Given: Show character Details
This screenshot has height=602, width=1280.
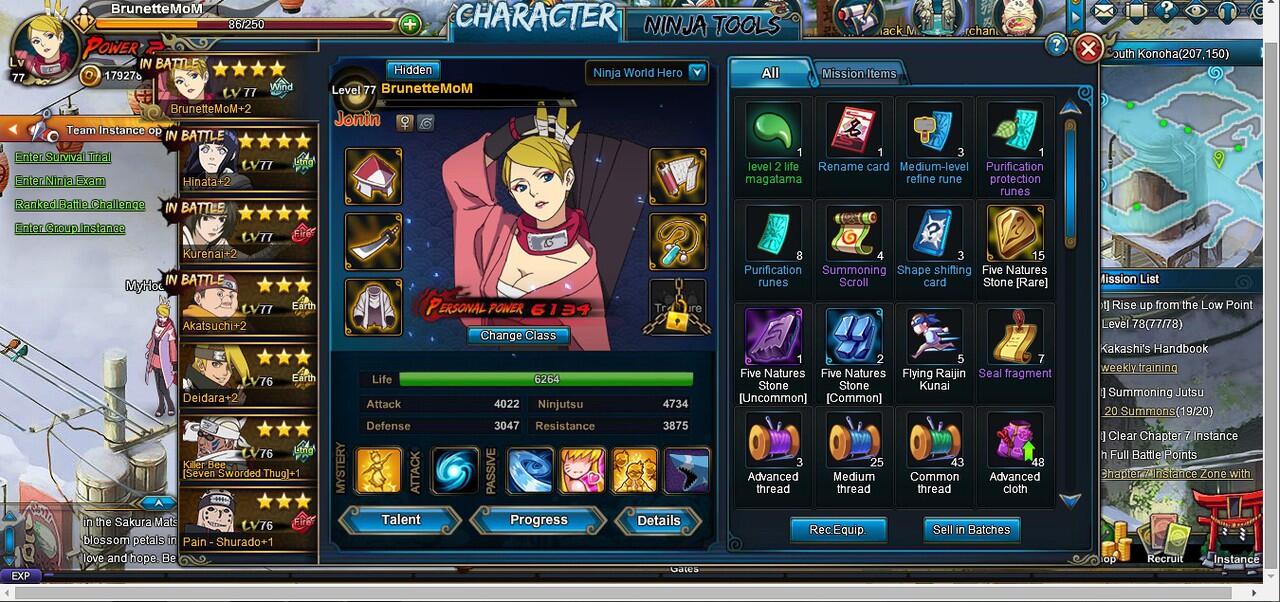Looking at the screenshot, I should [658, 520].
